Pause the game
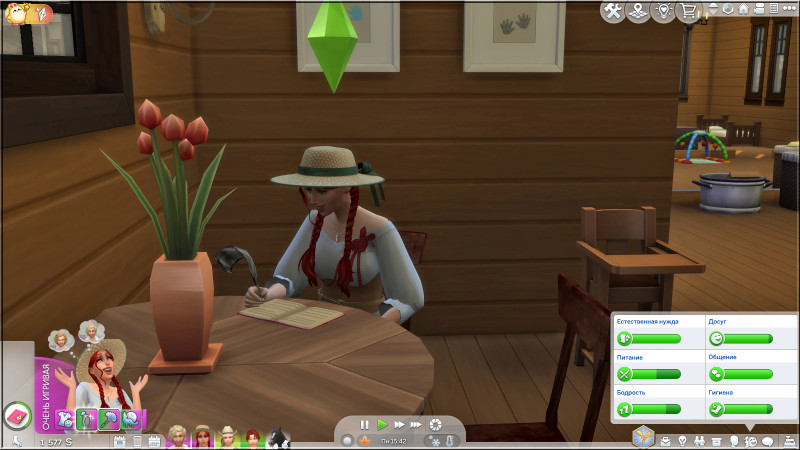This screenshot has height=450, width=800. 365,425
